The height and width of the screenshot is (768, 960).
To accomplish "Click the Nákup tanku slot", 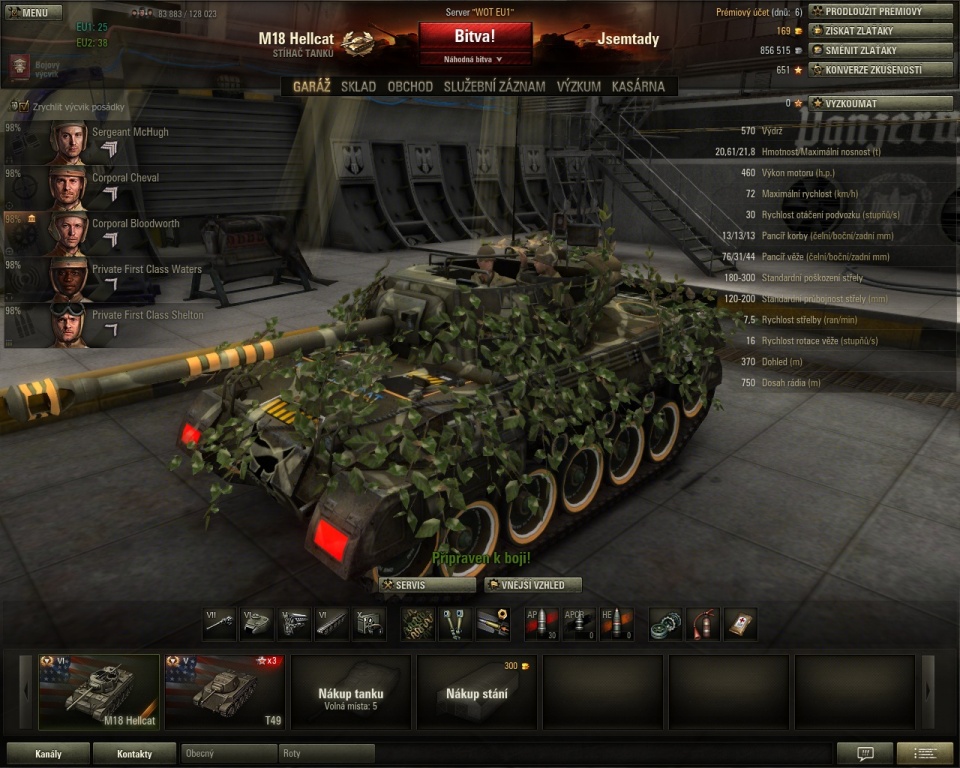I will (350, 692).
